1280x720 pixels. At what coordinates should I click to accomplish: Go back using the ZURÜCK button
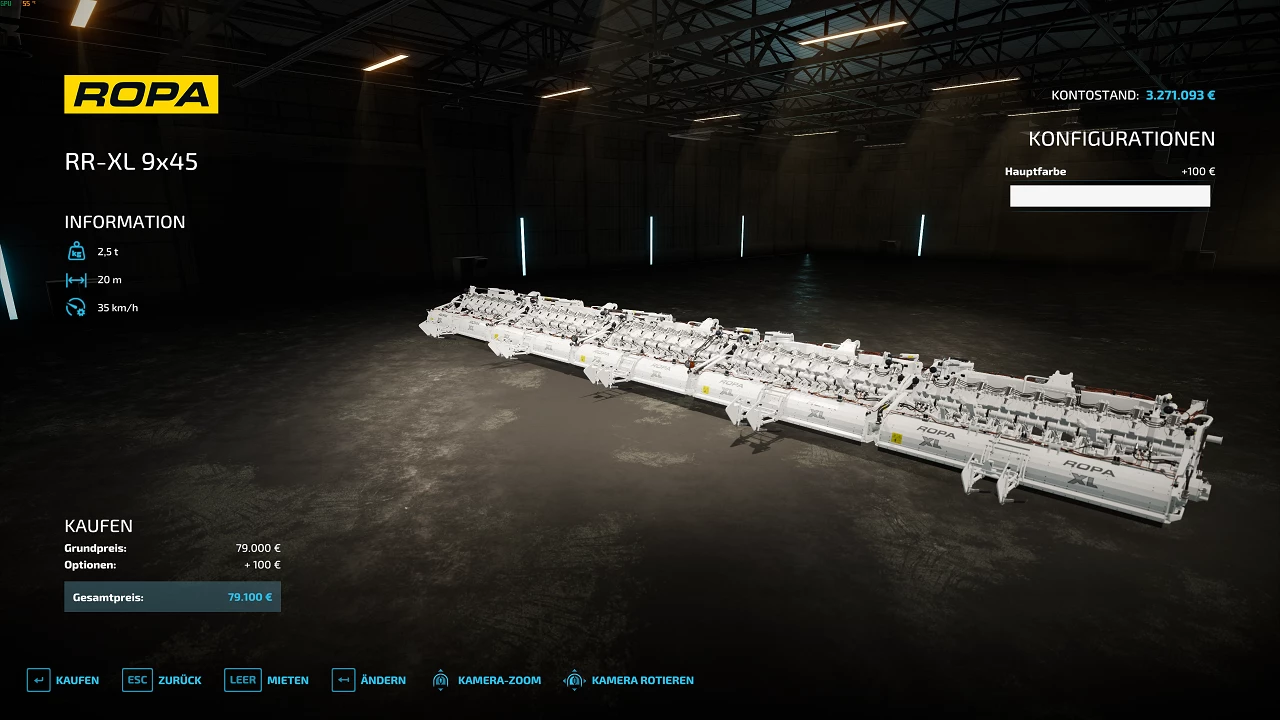coord(162,680)
